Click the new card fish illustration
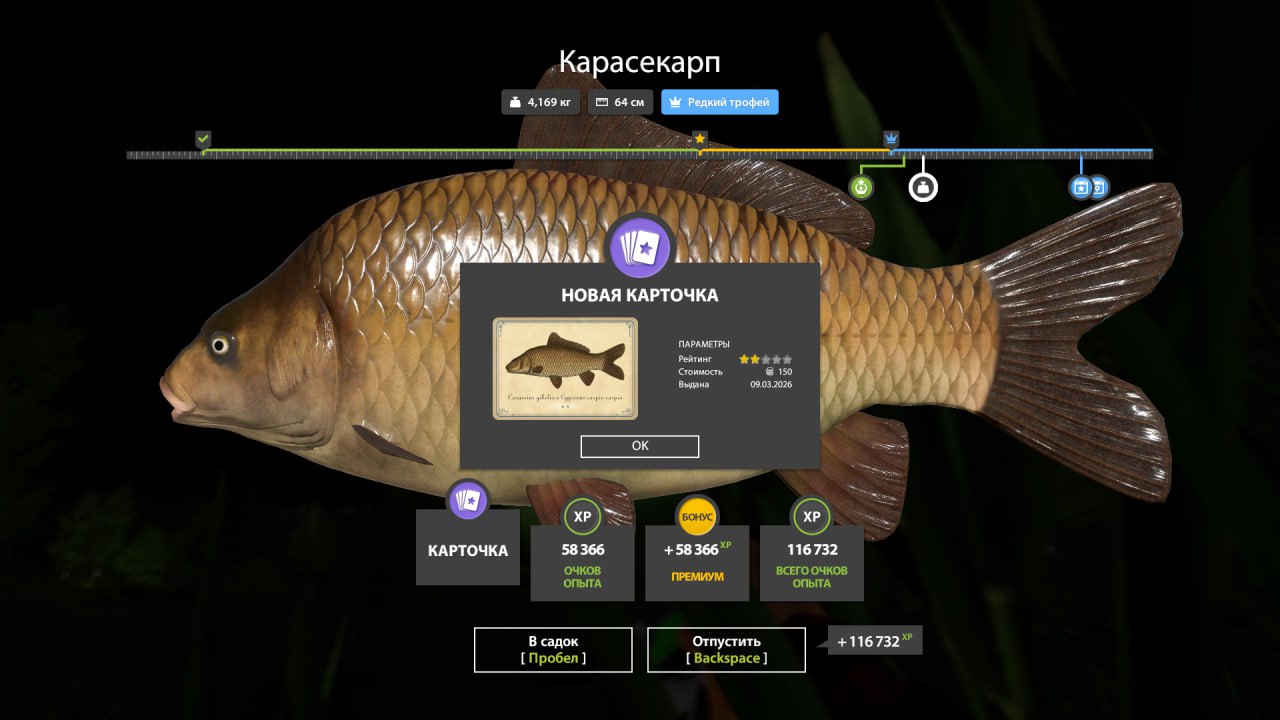This screenshot has width=1280, height=720. point(565,368)
